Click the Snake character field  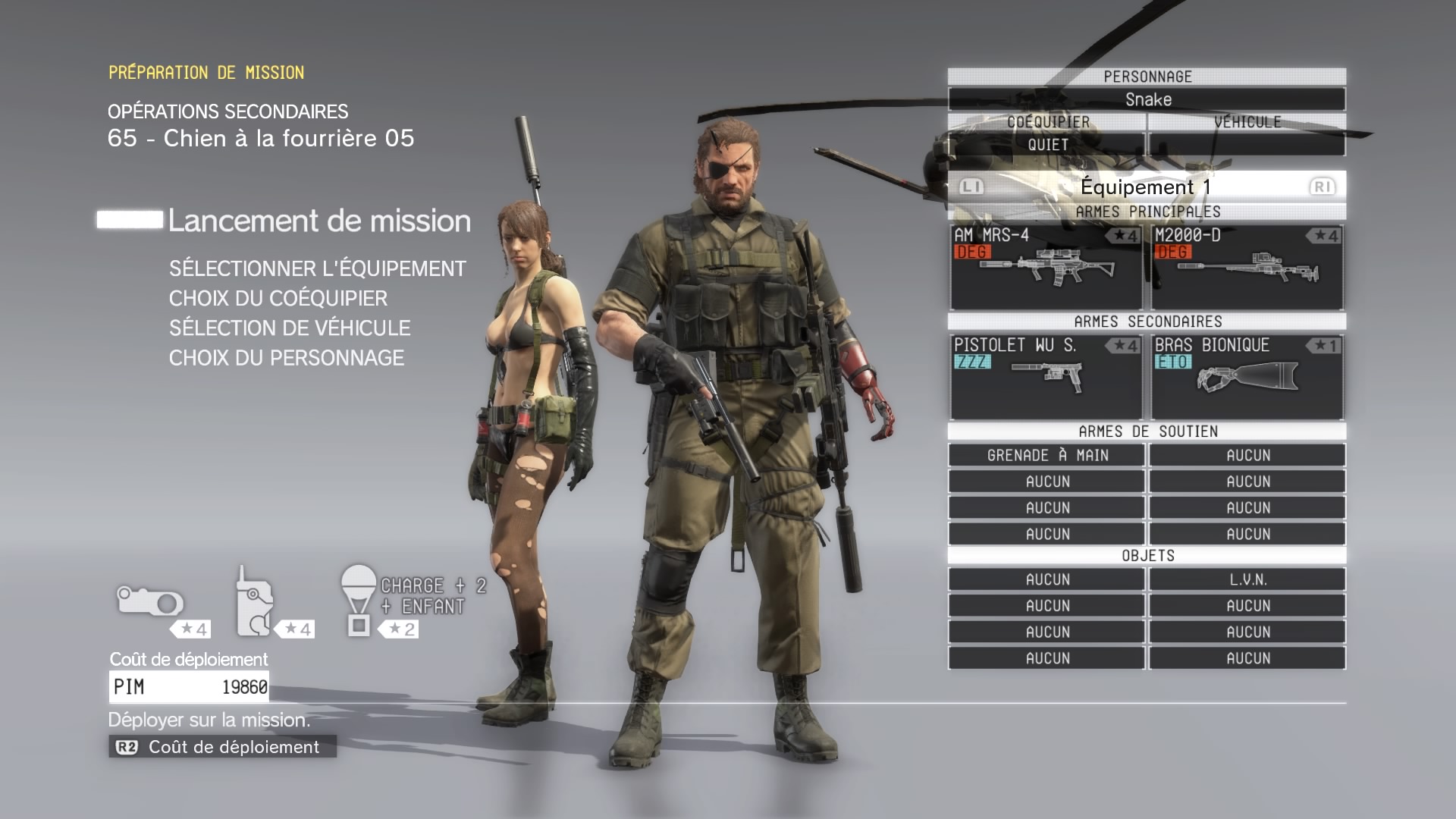[x=1147, y=99]
